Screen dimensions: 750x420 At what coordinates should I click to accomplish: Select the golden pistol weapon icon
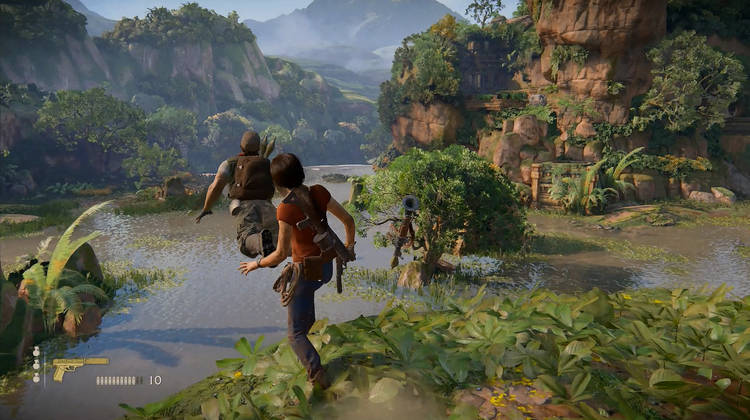(x=78, y=366)
